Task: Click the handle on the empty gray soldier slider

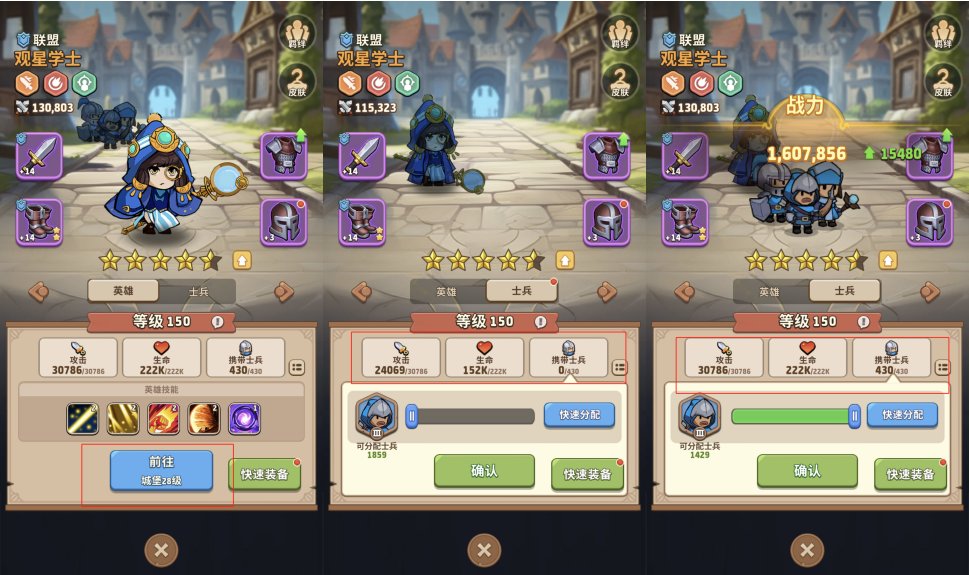Action: pyautogui.click(x=411, y=416)
